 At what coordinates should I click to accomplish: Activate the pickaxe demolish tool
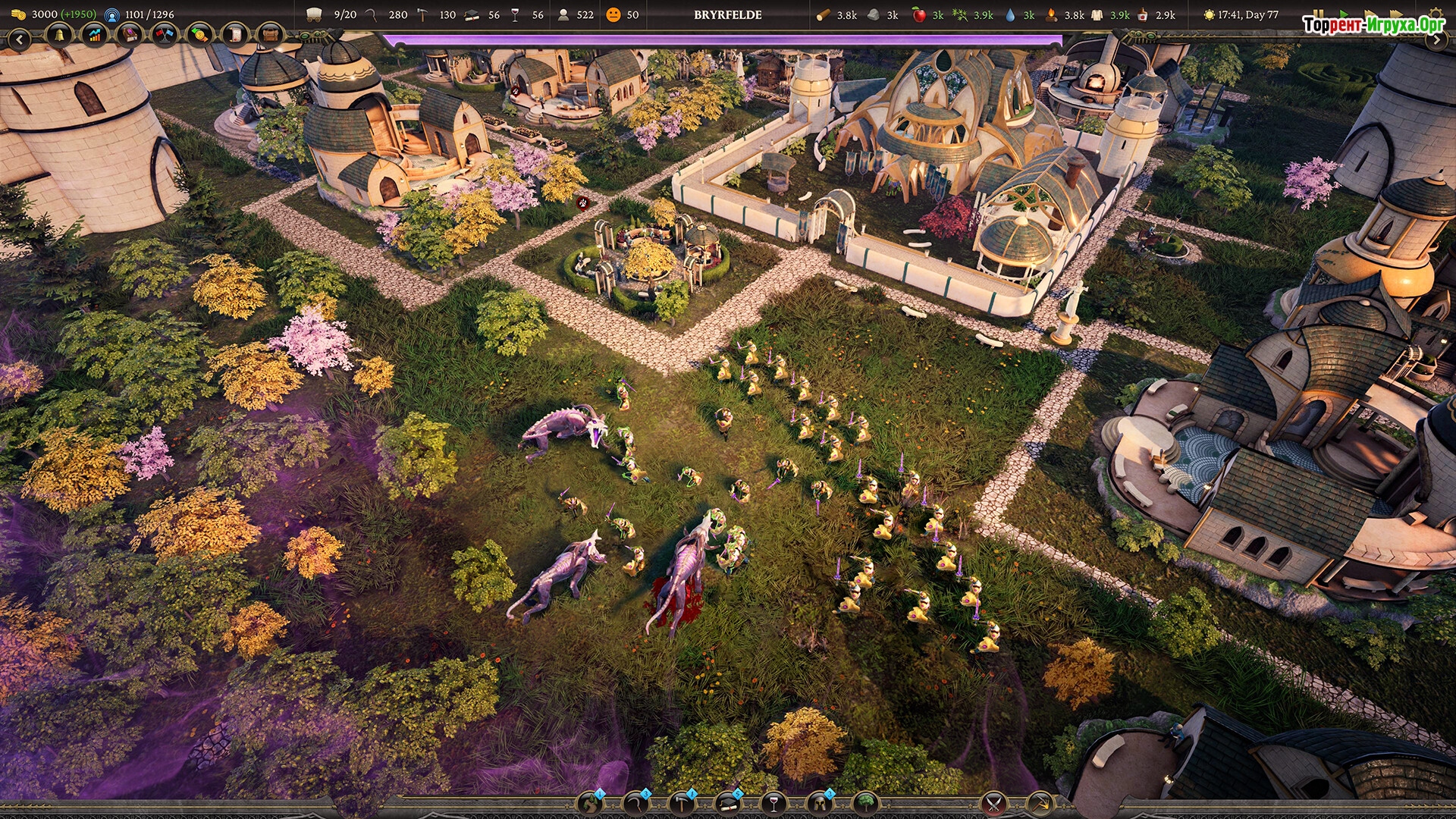[x=1040, y=803]
